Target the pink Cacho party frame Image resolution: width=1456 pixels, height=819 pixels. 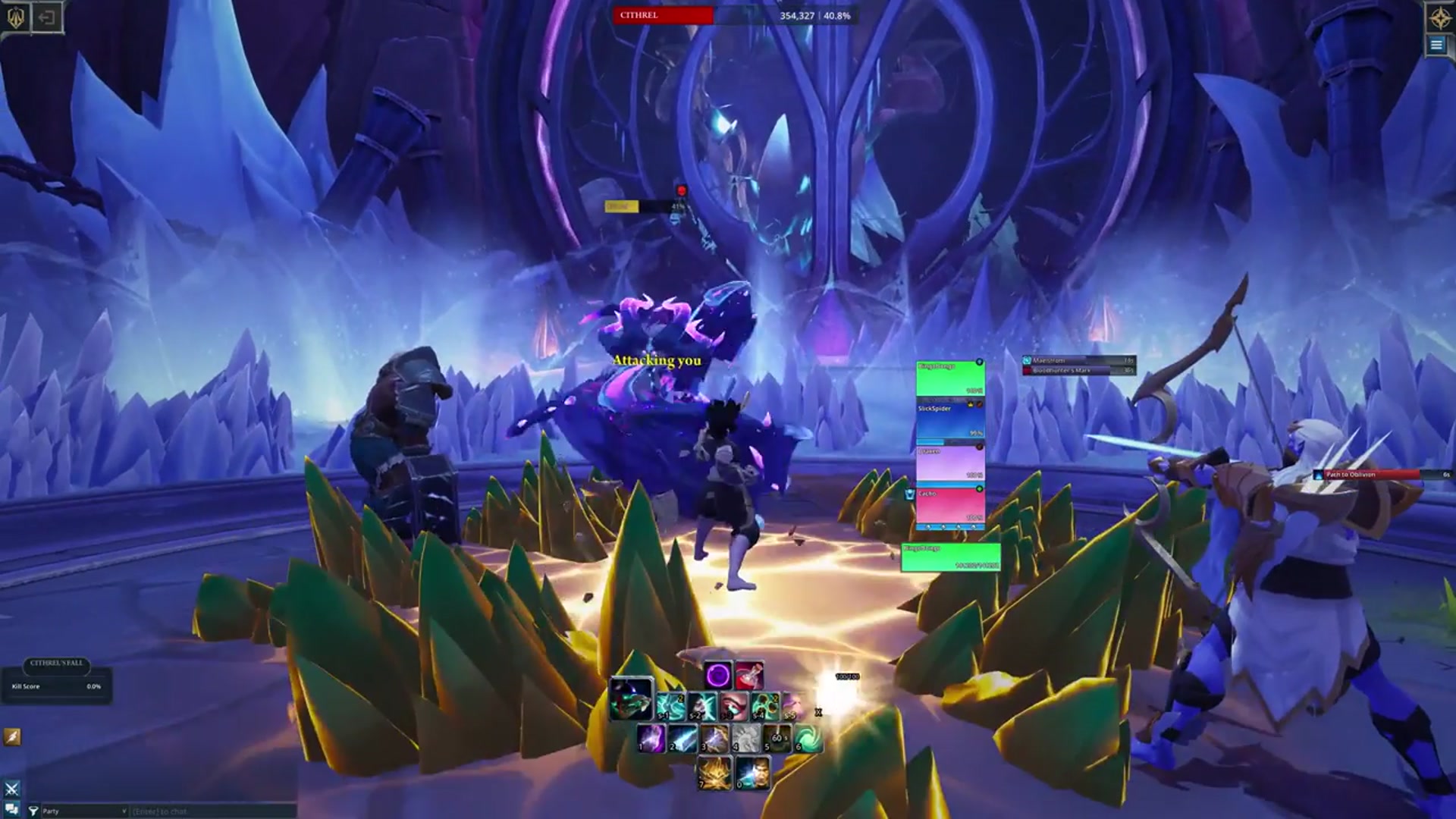[950, 505]
